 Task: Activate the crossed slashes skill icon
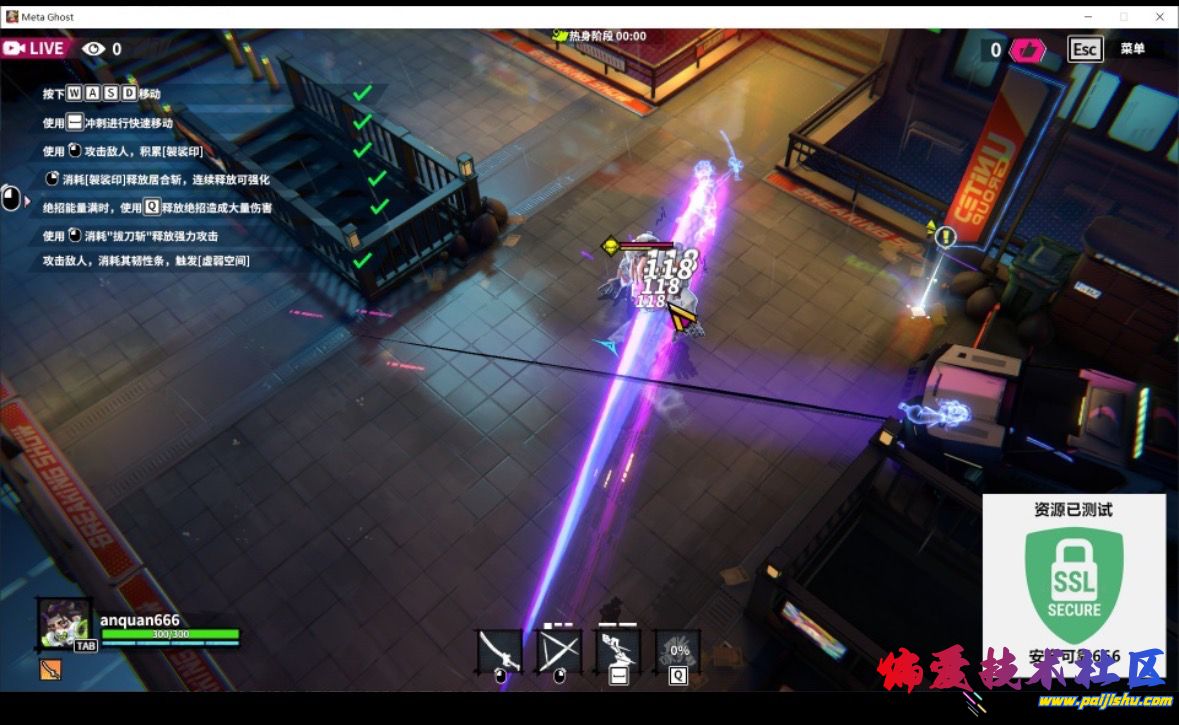pyautogui.click(x=558, y=651)
